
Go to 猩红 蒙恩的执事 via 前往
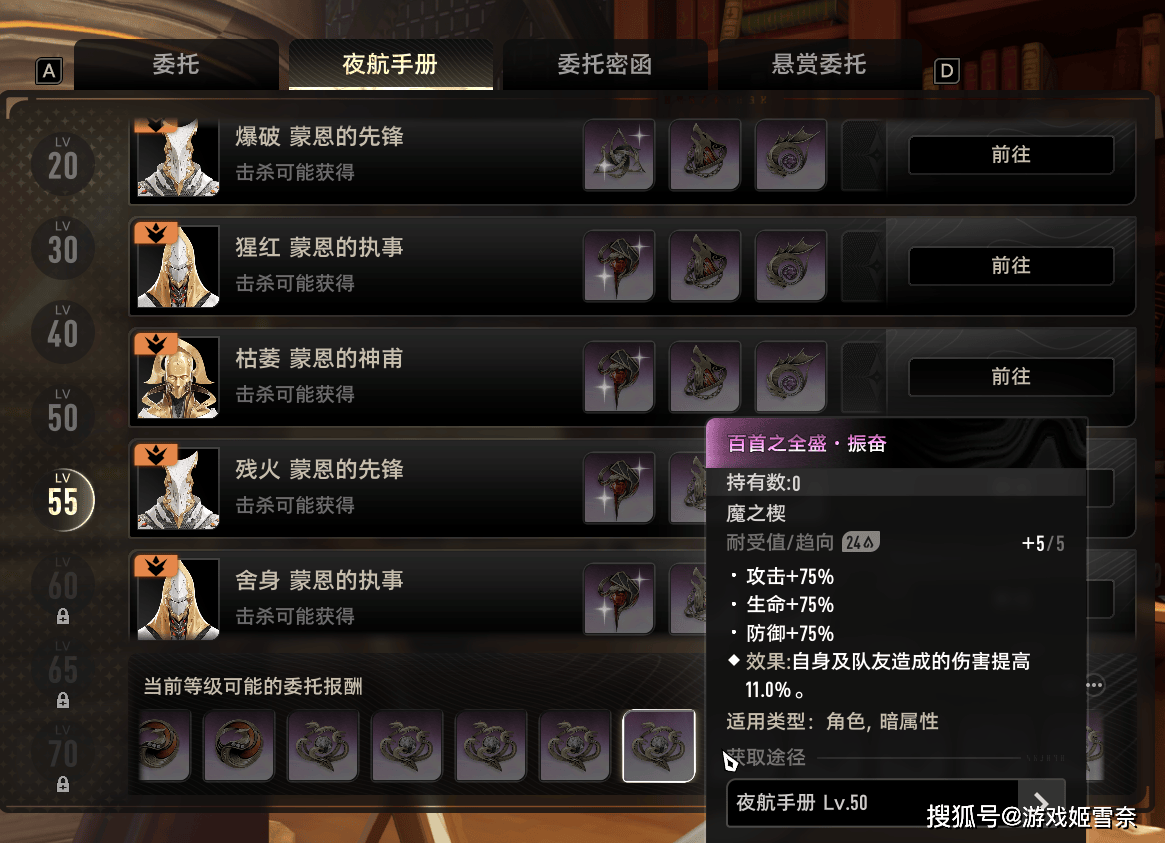tap(1010, 266)
